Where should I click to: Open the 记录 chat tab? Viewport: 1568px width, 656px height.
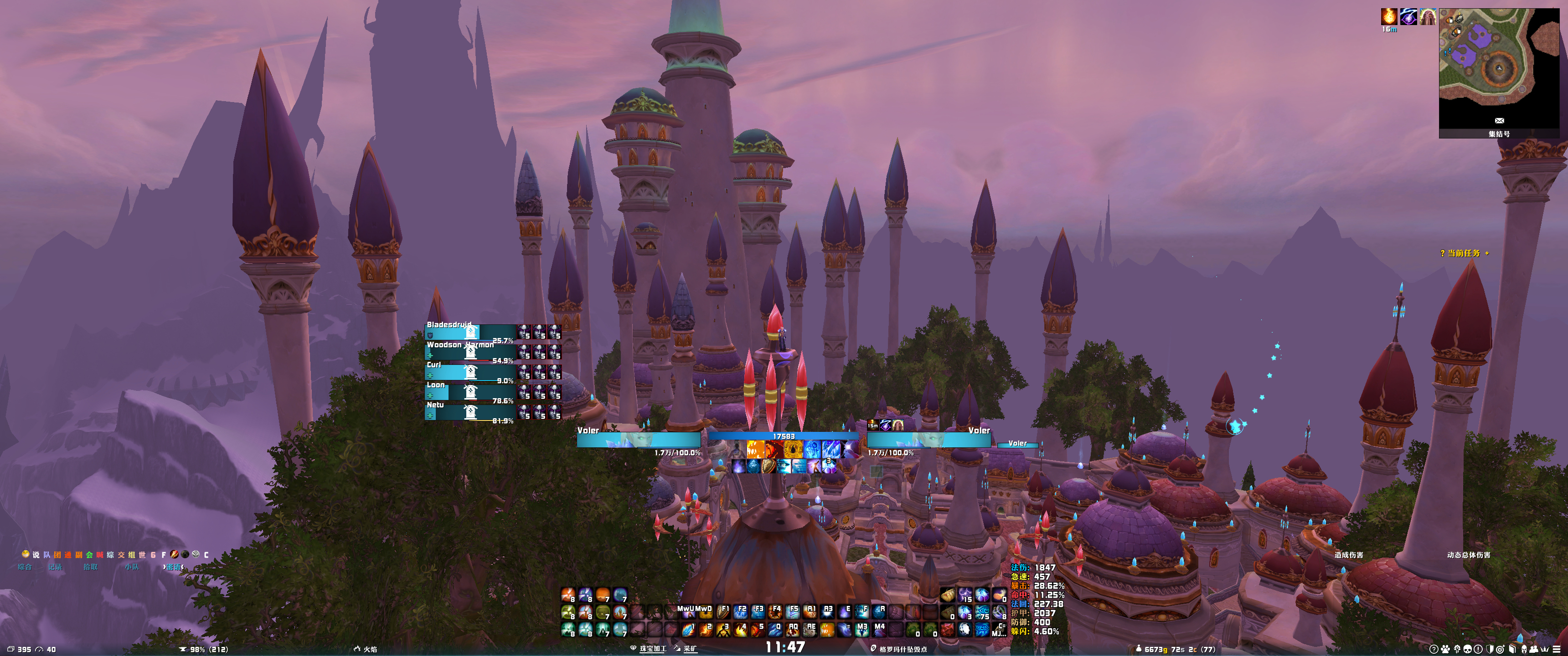click(x=55, y=567)
